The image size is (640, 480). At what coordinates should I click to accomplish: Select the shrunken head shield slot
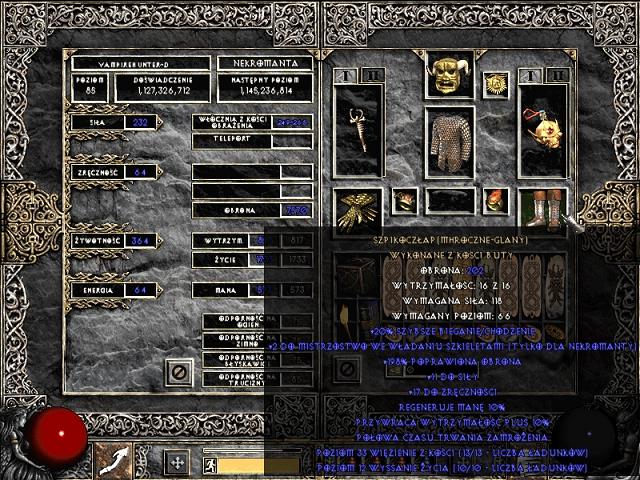(x=543, y=132)
